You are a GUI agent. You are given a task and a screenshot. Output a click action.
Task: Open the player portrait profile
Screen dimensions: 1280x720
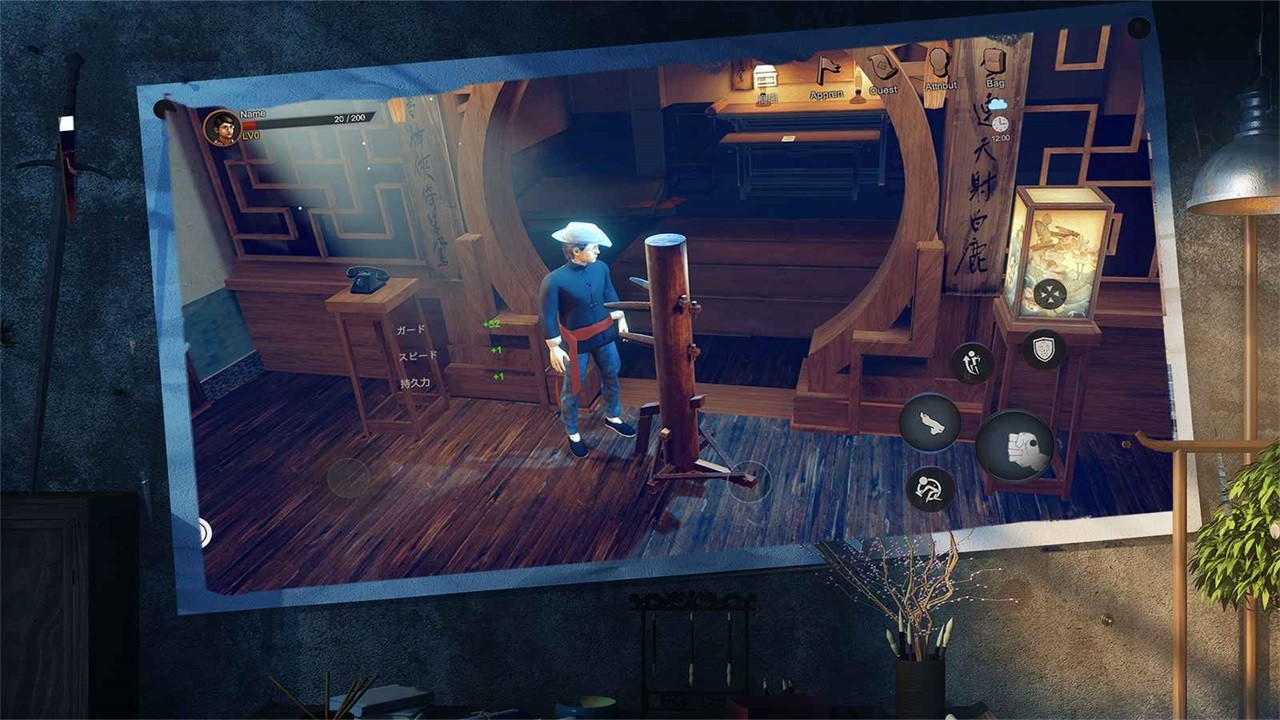pos(221,128)
